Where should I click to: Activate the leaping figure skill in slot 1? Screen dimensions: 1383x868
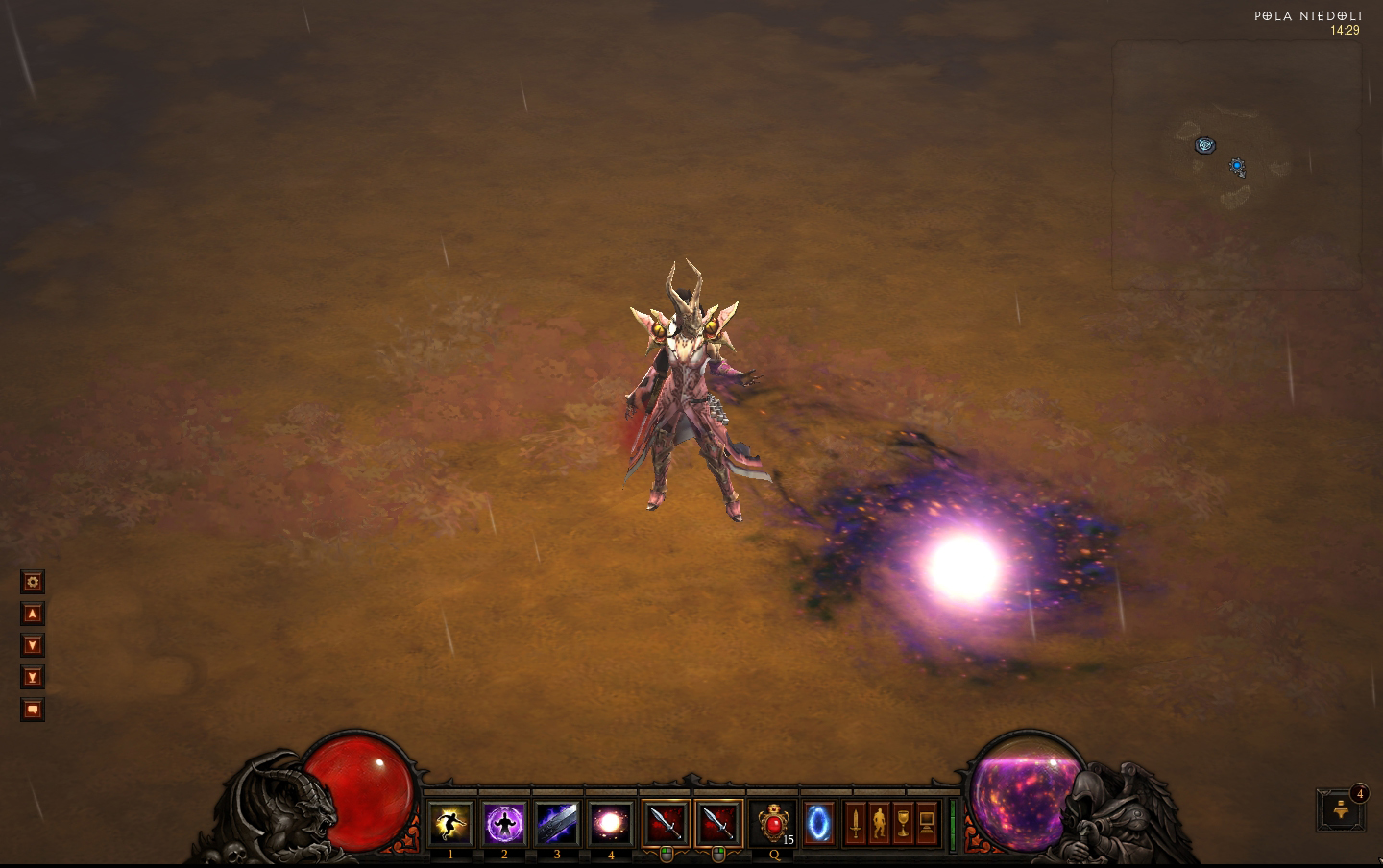[x=450, y=823]
